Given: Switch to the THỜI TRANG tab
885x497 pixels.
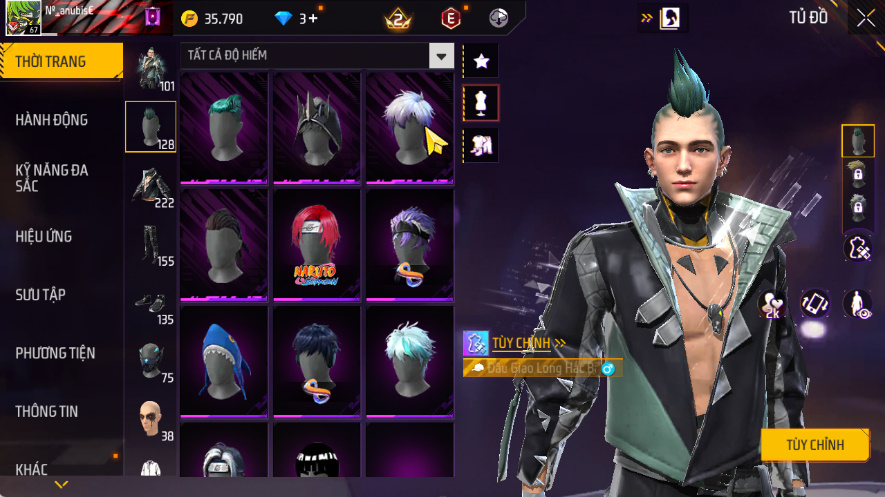Looking at the screenshot, I should coord(60,62).
